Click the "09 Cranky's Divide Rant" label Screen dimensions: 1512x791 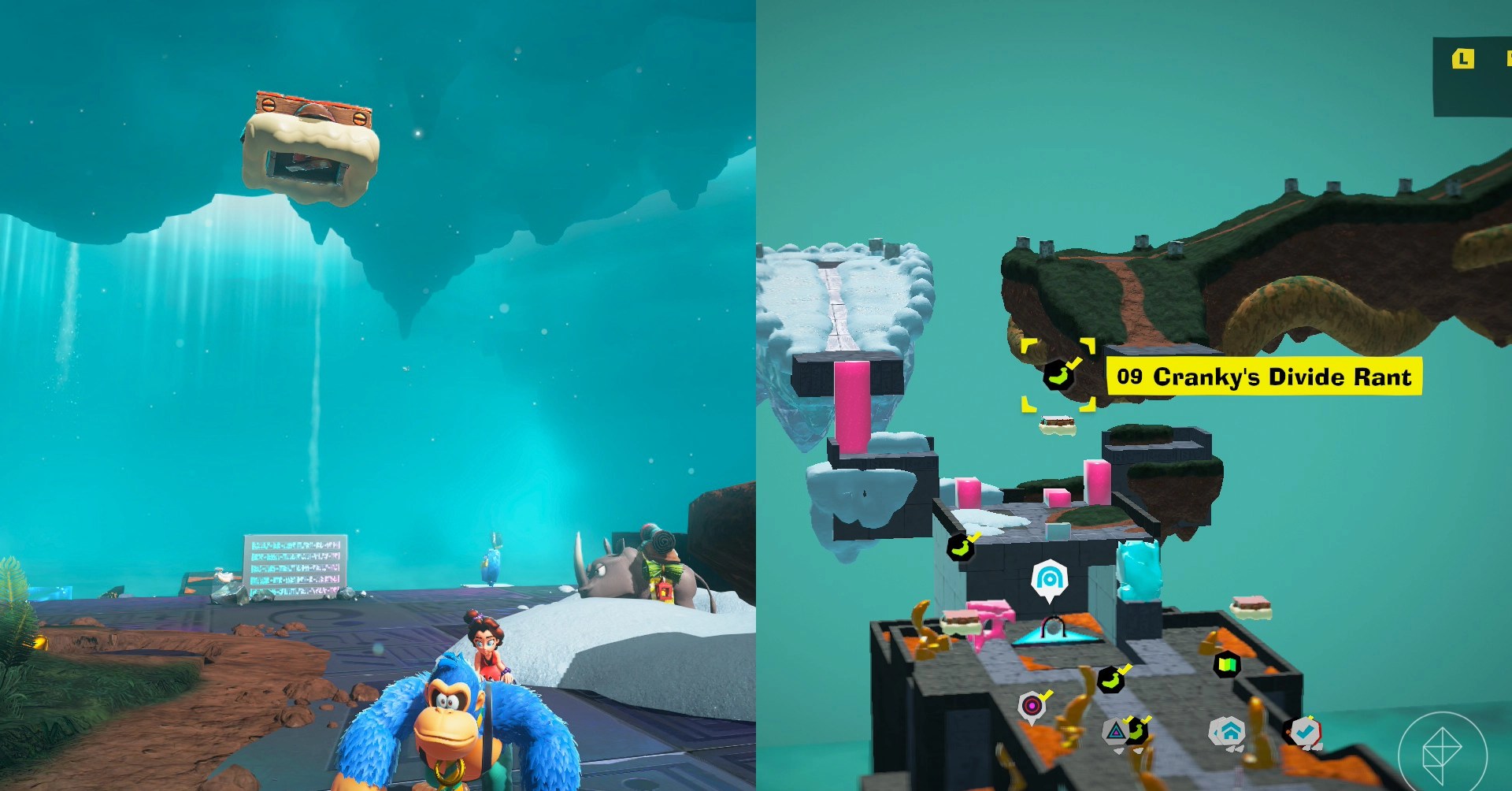[x=1263, y=377]
